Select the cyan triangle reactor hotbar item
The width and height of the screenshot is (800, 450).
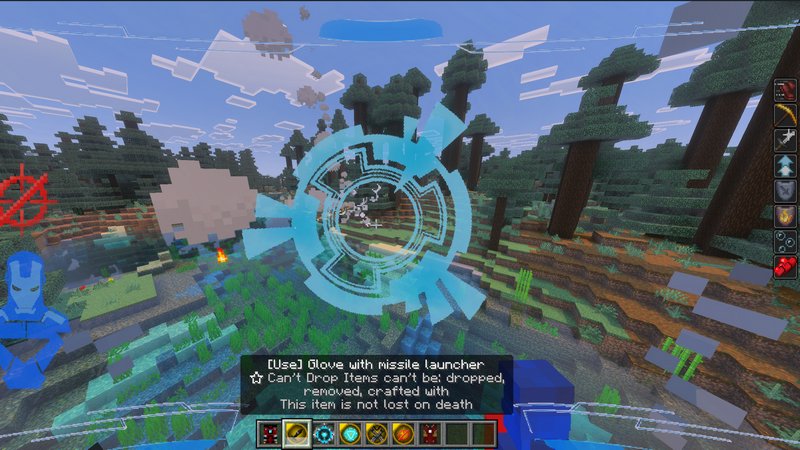coord(349,434)
